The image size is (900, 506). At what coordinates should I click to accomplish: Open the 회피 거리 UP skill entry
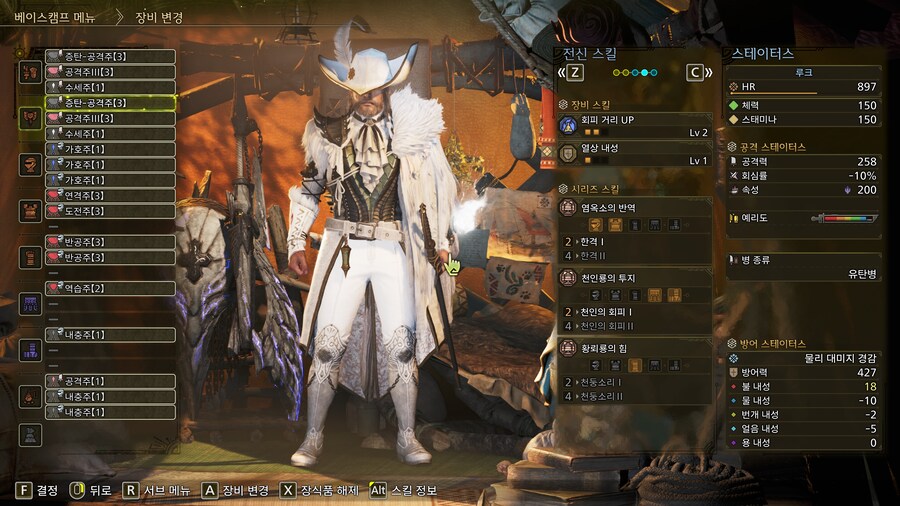pos(634,125)
